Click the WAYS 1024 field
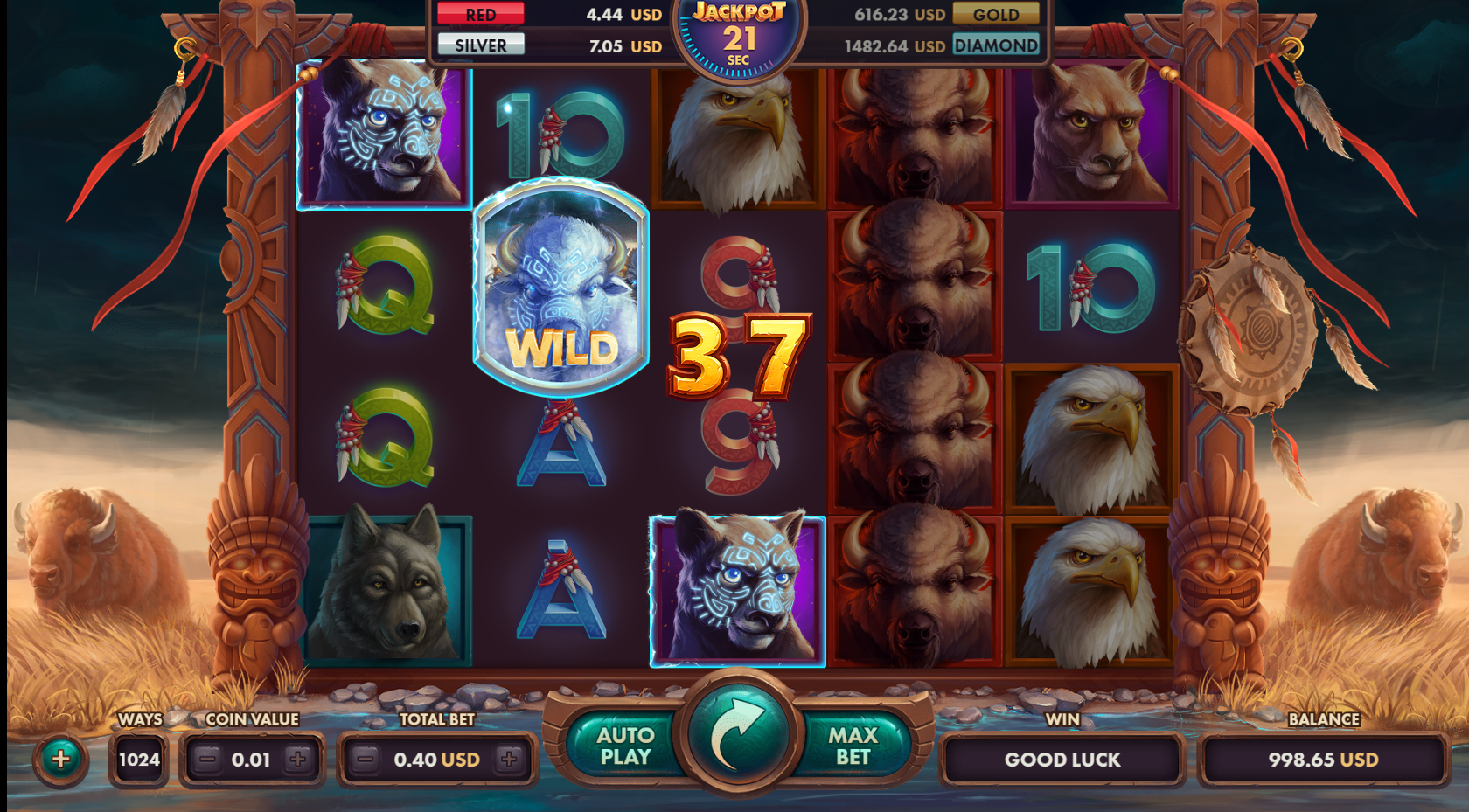The image size is (1469, 812). pos(138,760)
